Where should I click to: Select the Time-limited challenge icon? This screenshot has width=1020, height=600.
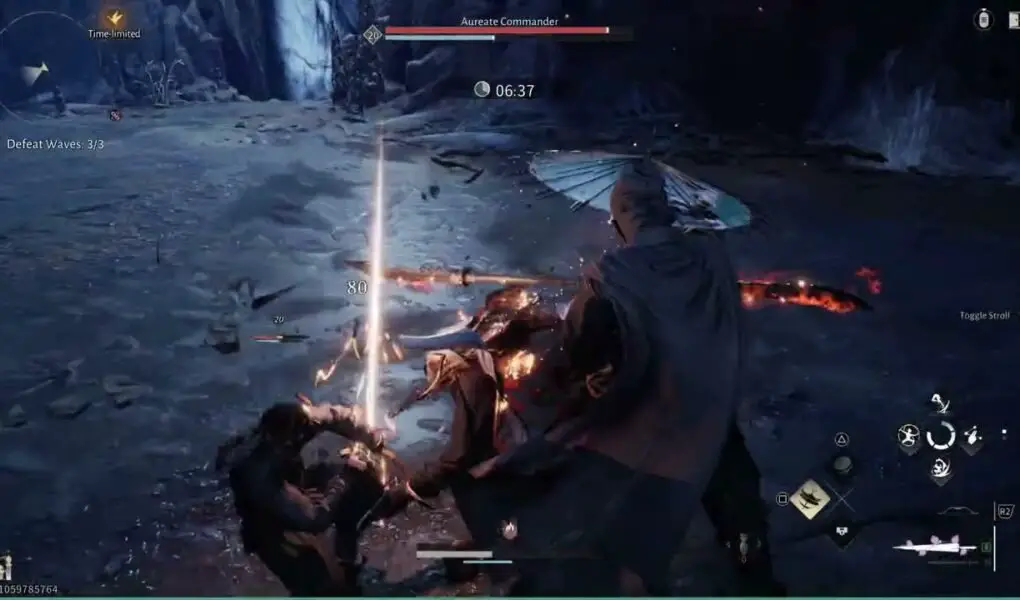(x=114, y=19)
